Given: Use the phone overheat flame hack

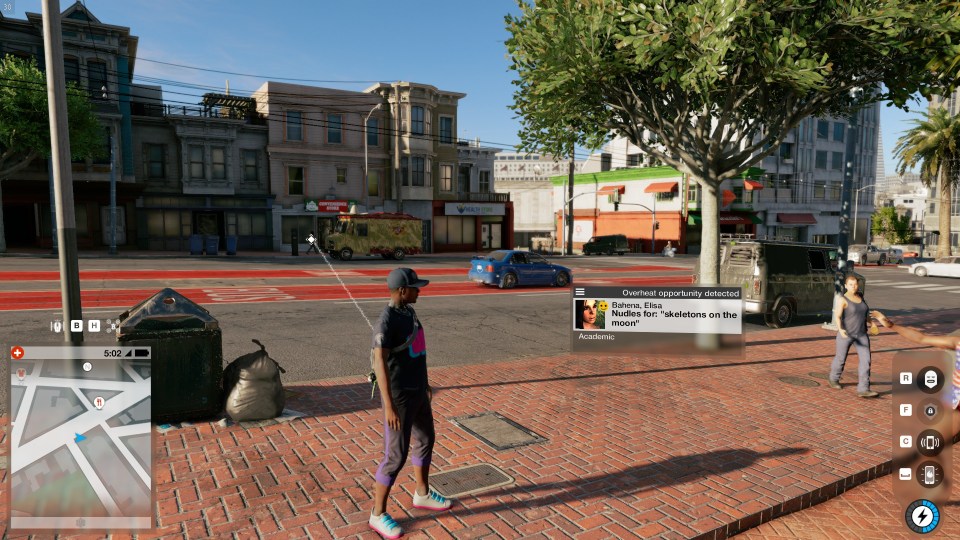Looking at the screenshot, I should point(930,474).
